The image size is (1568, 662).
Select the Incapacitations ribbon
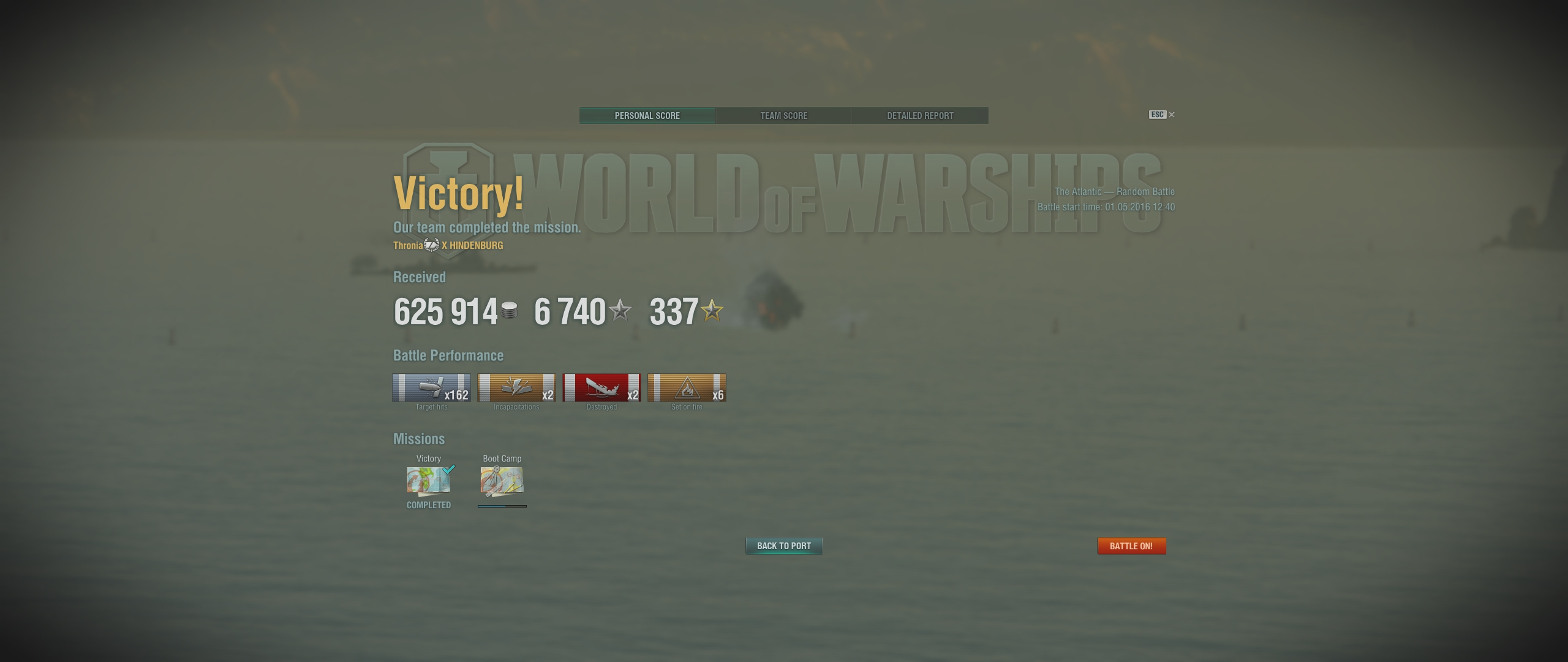click(x=516, y=388)
